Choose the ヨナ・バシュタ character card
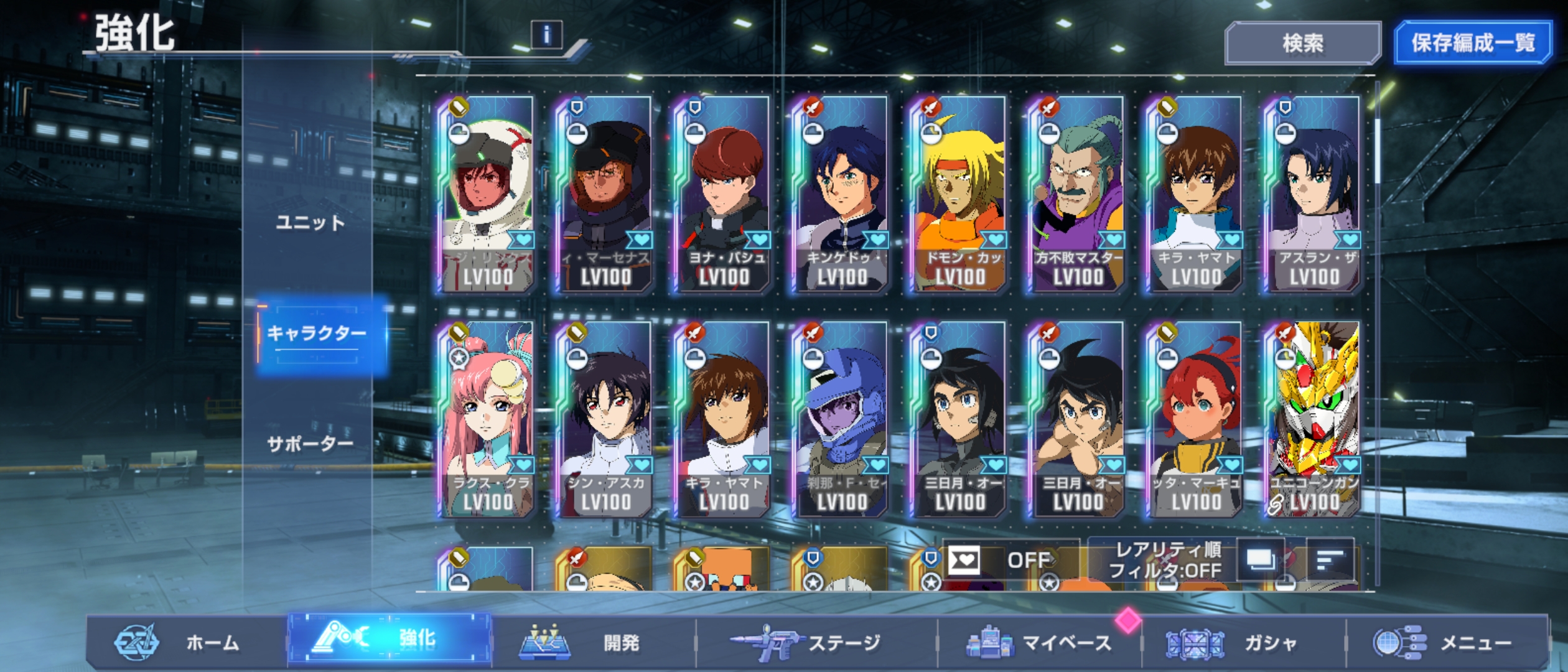The image size is (1568, 672). [724, 194]
